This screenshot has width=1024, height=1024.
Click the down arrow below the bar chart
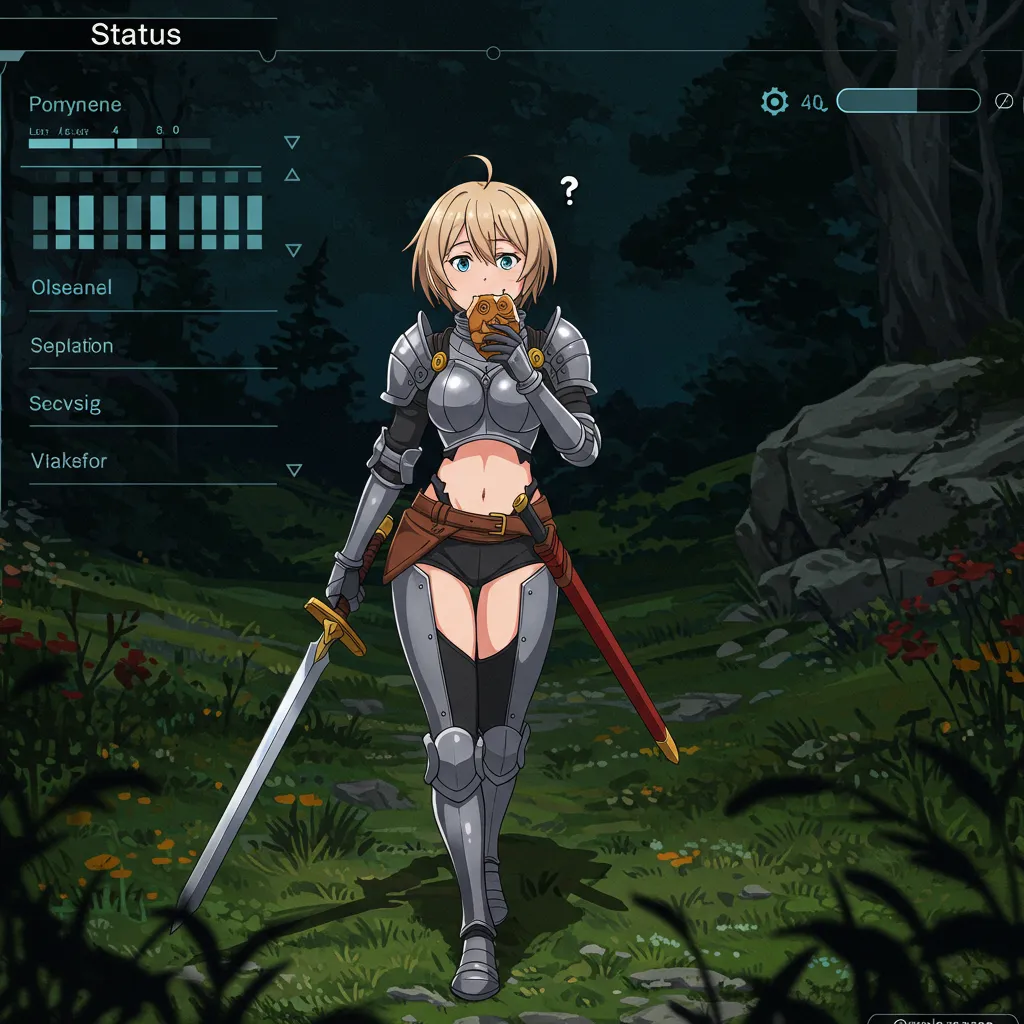point(293,250)
